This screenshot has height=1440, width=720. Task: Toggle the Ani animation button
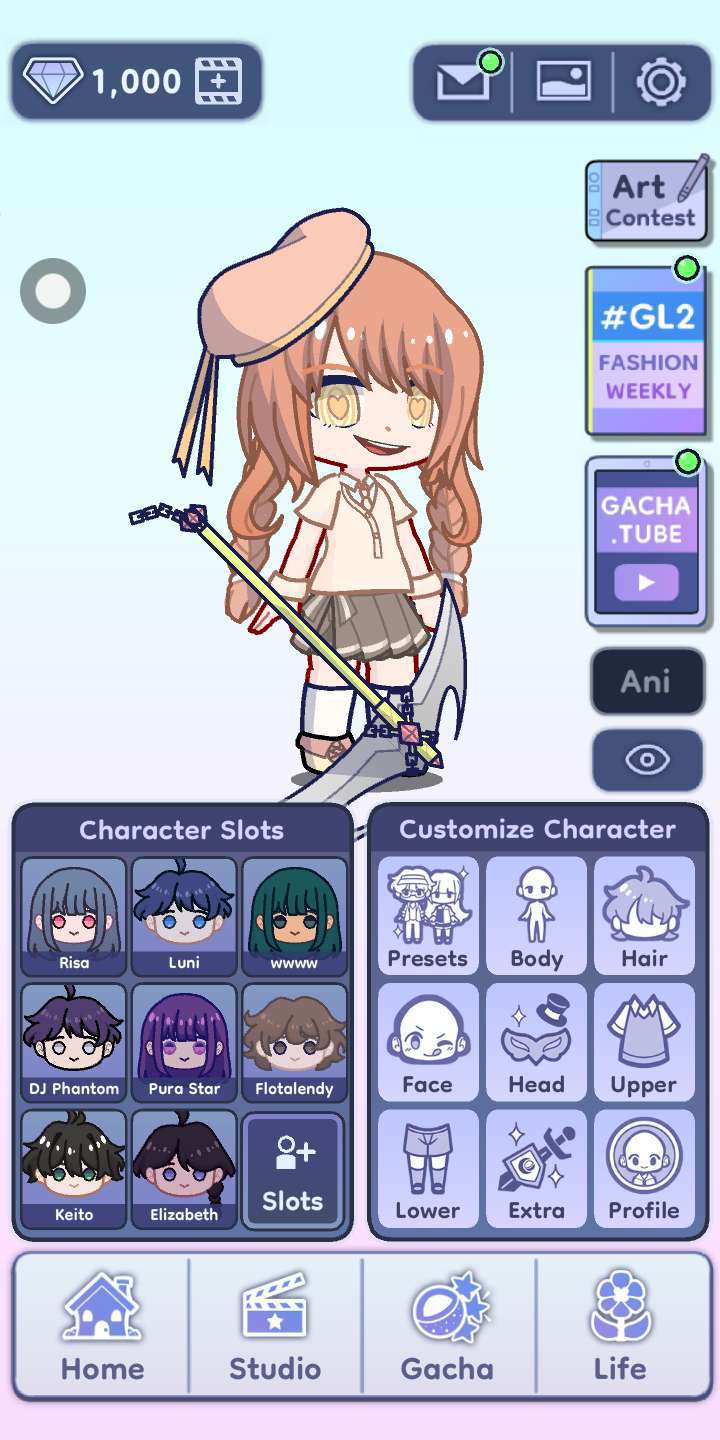coord(647,681)
